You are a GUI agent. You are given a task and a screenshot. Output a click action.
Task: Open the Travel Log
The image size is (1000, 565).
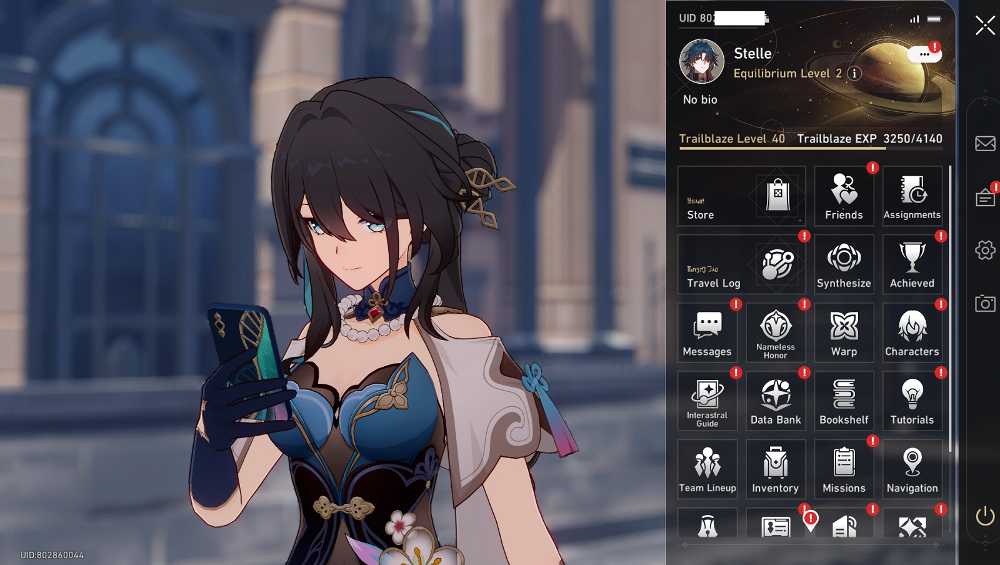[x=741, y=264]
